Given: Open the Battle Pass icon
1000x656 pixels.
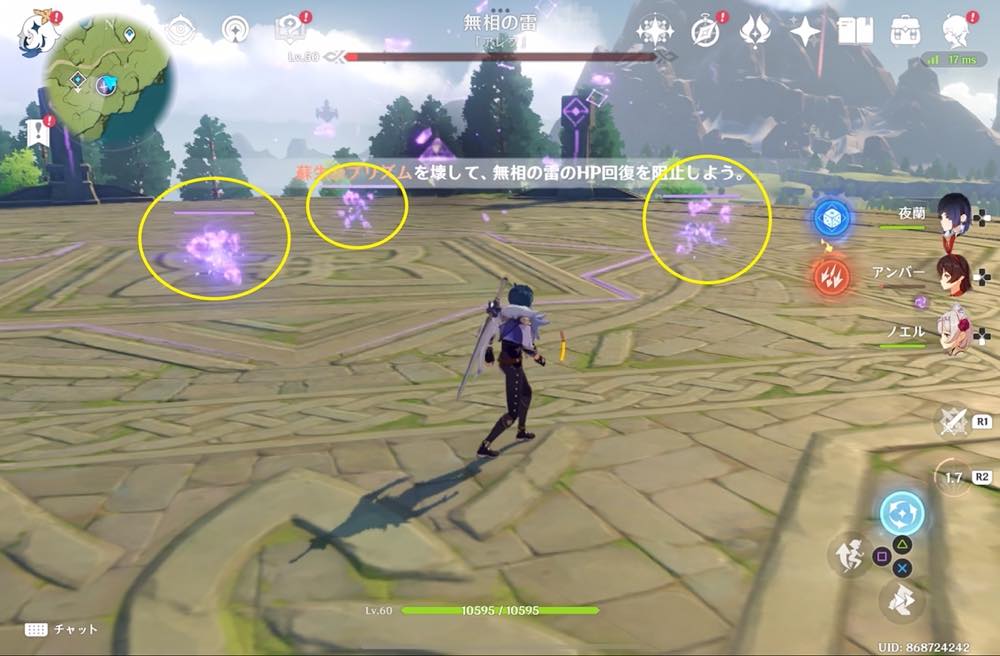Looking at the screenshot, I should tap(757, 31).
